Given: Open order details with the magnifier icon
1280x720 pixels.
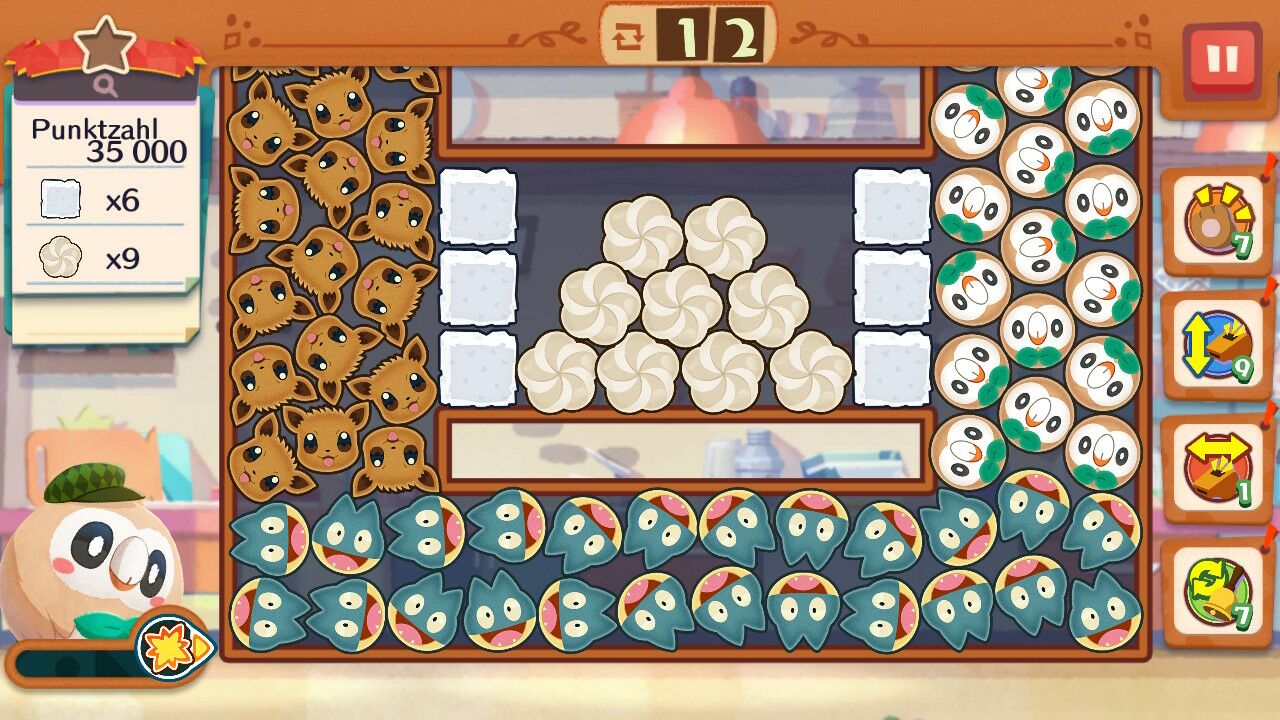Looking at the screenshot, I should pyautogui.click(x=105, y=86).
